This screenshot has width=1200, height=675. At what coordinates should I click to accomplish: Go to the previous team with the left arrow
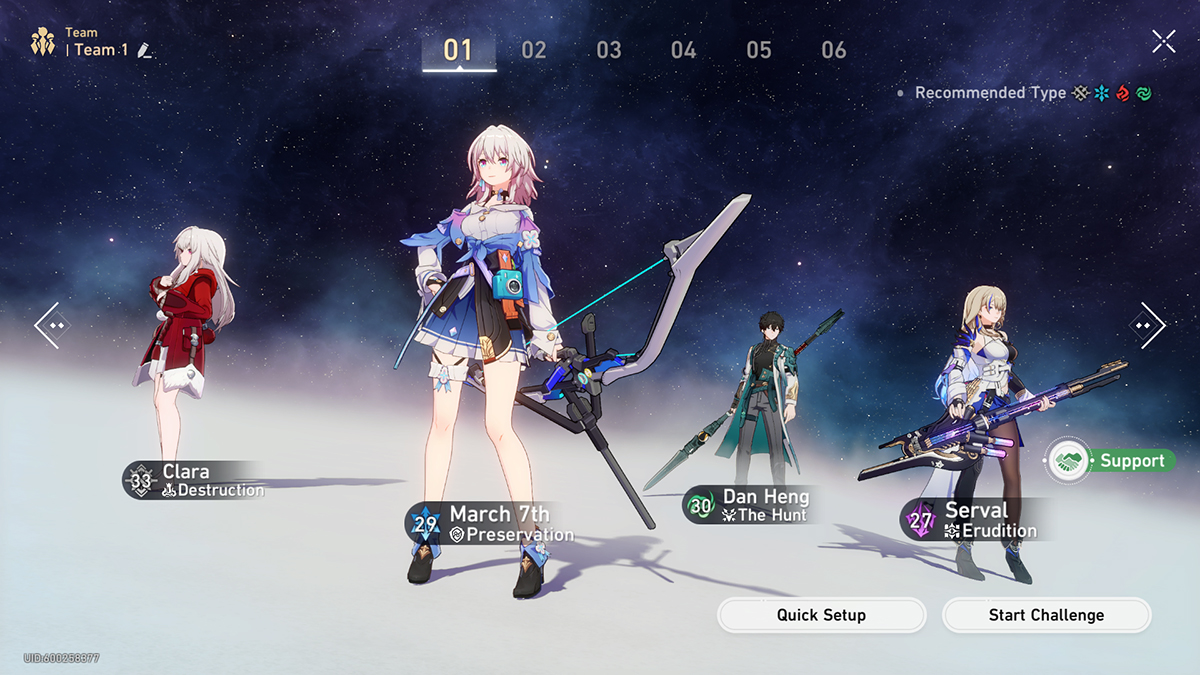click(50, 325)
